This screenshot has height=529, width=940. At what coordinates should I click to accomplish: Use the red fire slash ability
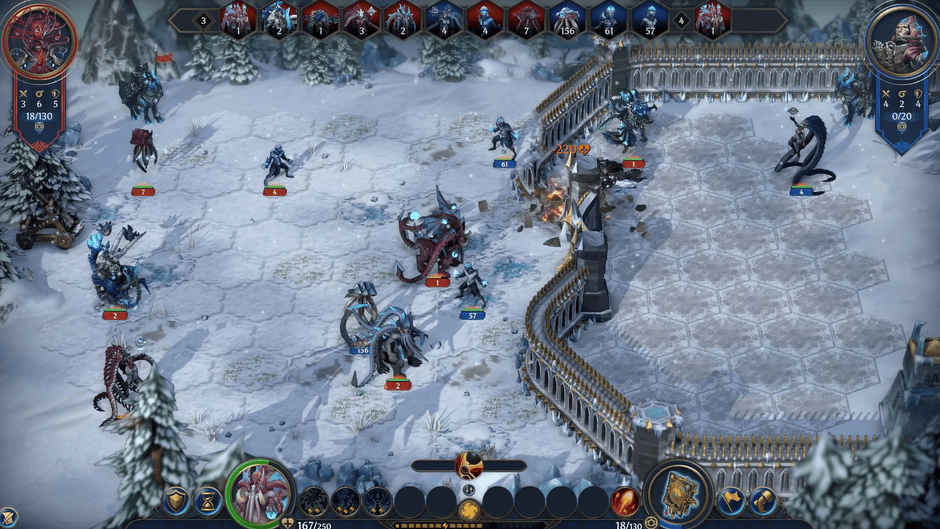(625, 500)
